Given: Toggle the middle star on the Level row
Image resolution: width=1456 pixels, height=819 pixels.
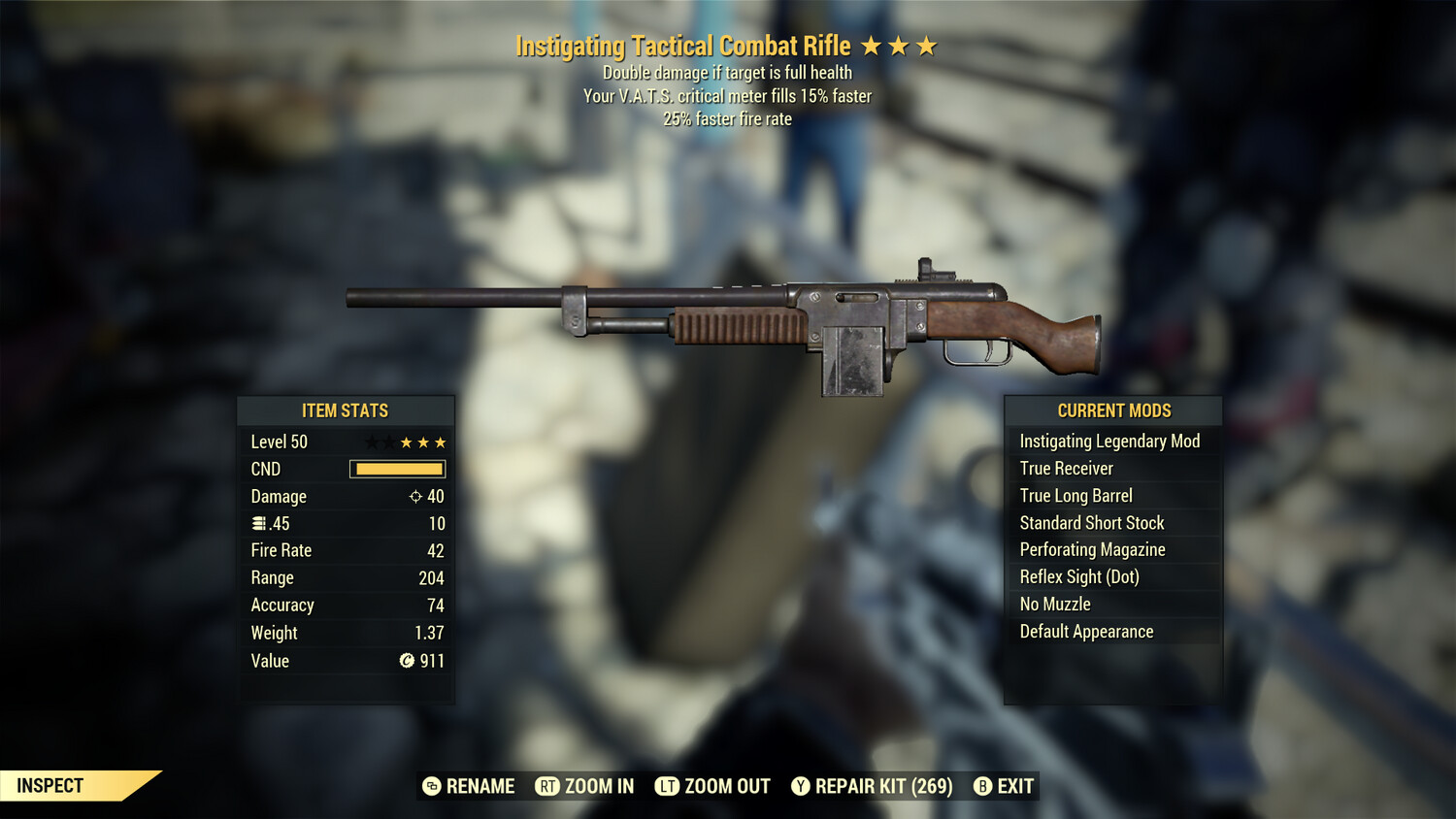Looking at the screenshot, I should (x=405, y=442).
